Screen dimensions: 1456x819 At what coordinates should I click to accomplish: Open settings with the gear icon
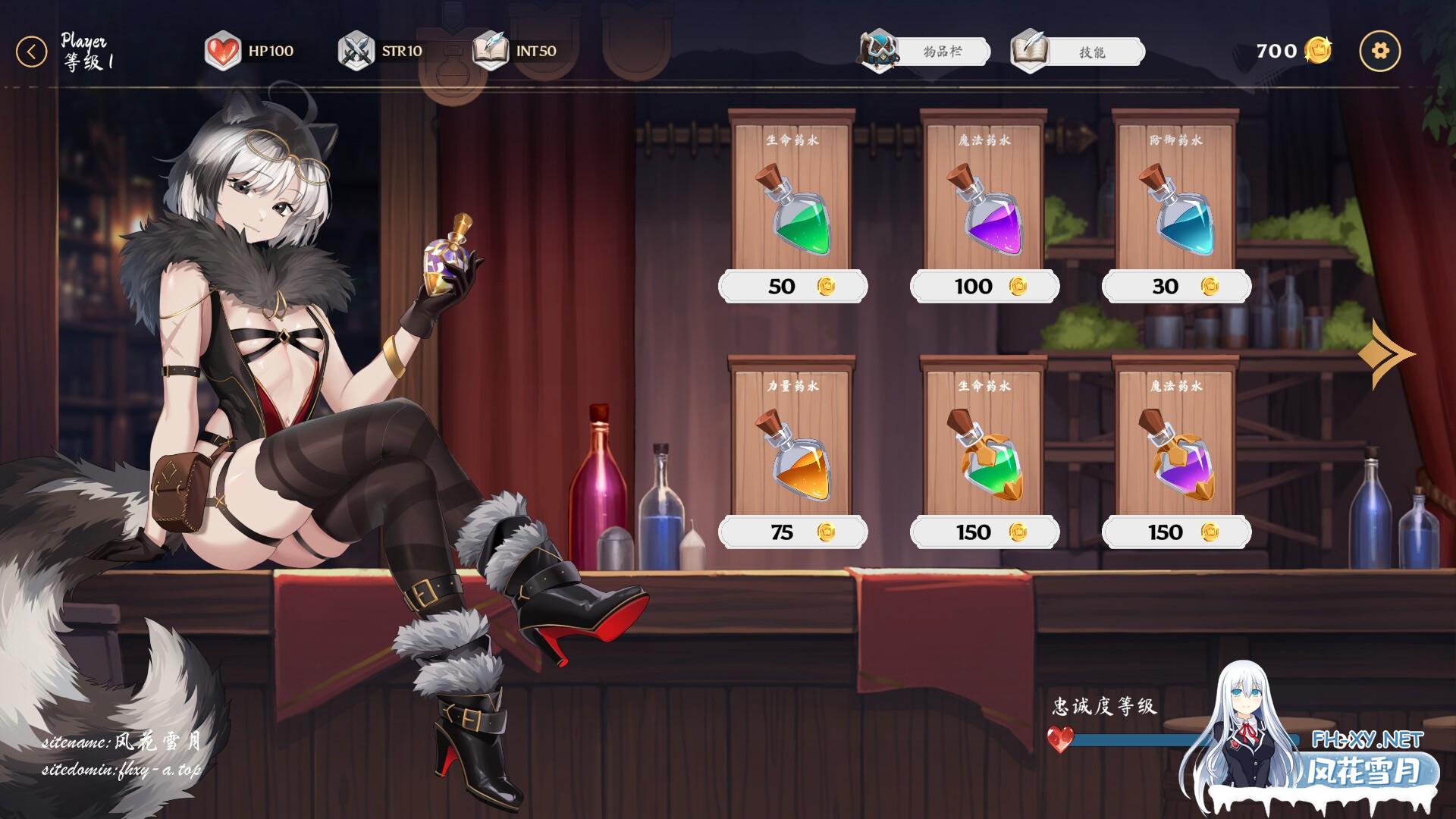[1380, 51]
